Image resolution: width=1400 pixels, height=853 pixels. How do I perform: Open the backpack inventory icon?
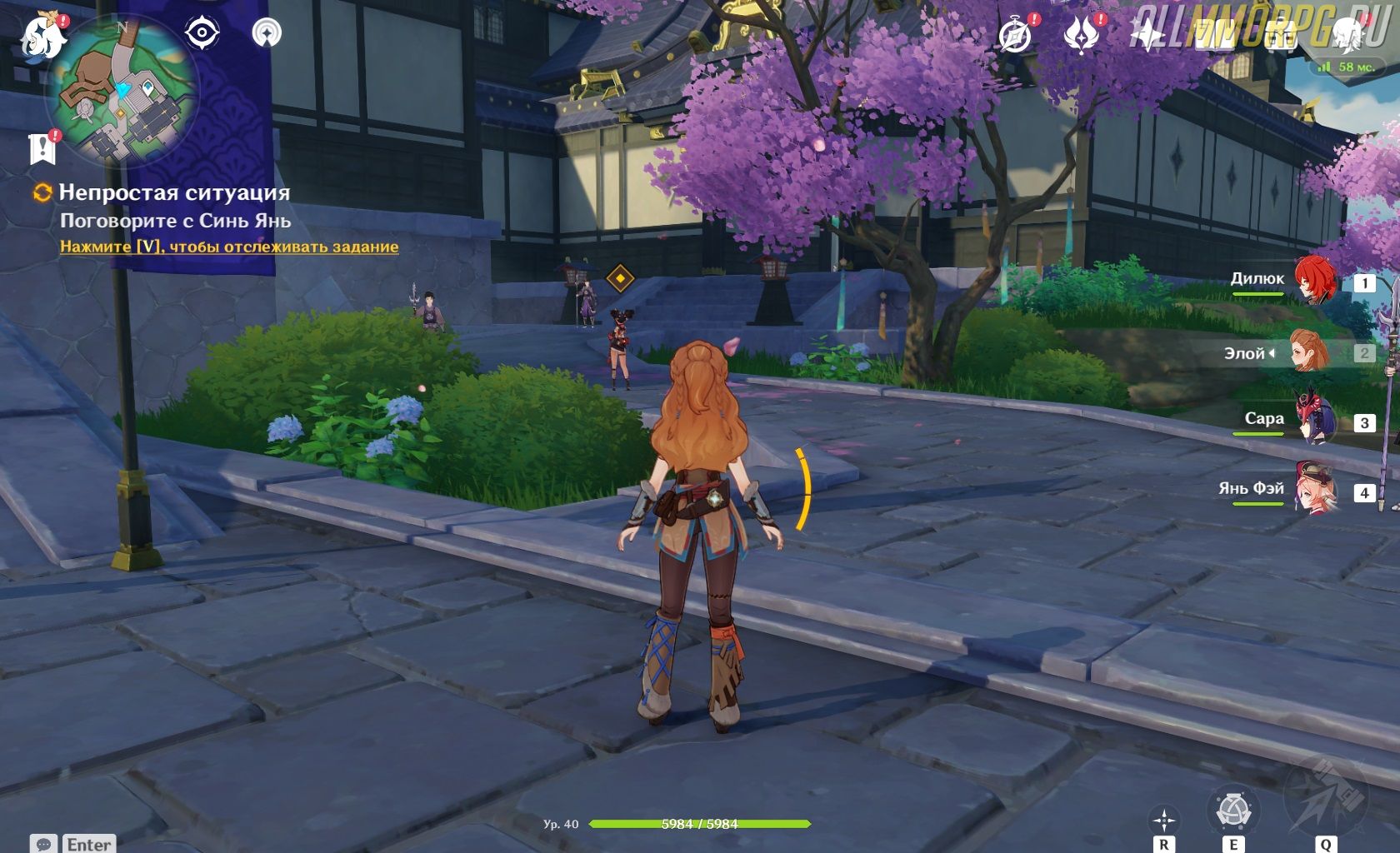pyautogui.click(x=1280, y=35)
